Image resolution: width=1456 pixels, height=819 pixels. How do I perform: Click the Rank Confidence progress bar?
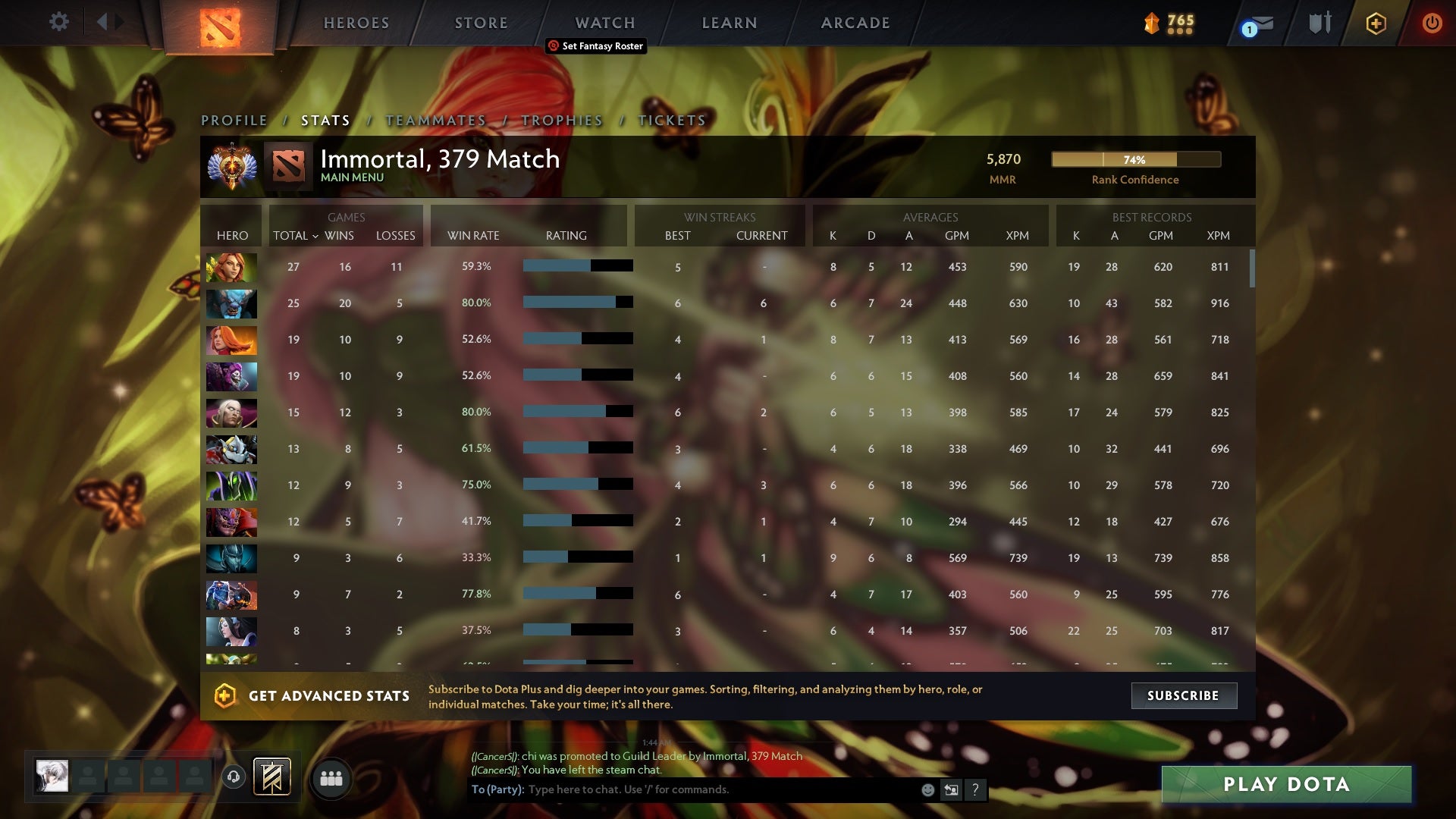1135,159
